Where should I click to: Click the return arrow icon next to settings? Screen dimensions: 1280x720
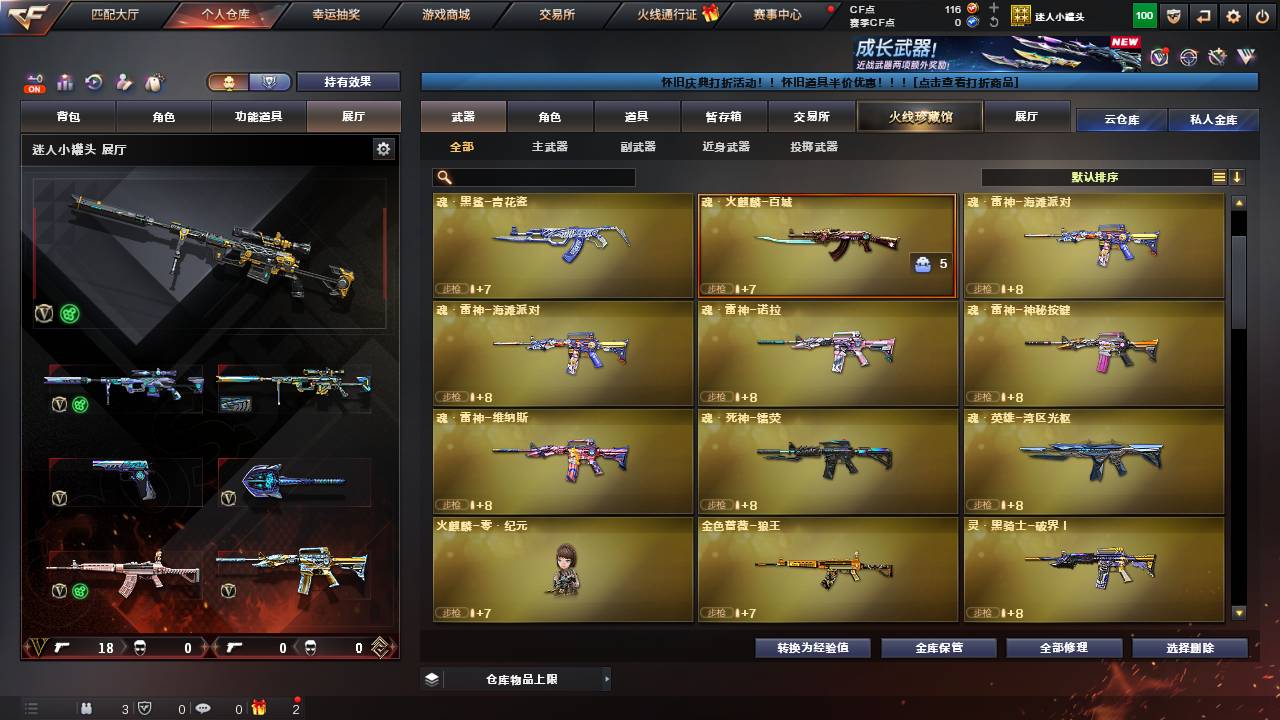pyautogui.click(x=1202, y=15)
